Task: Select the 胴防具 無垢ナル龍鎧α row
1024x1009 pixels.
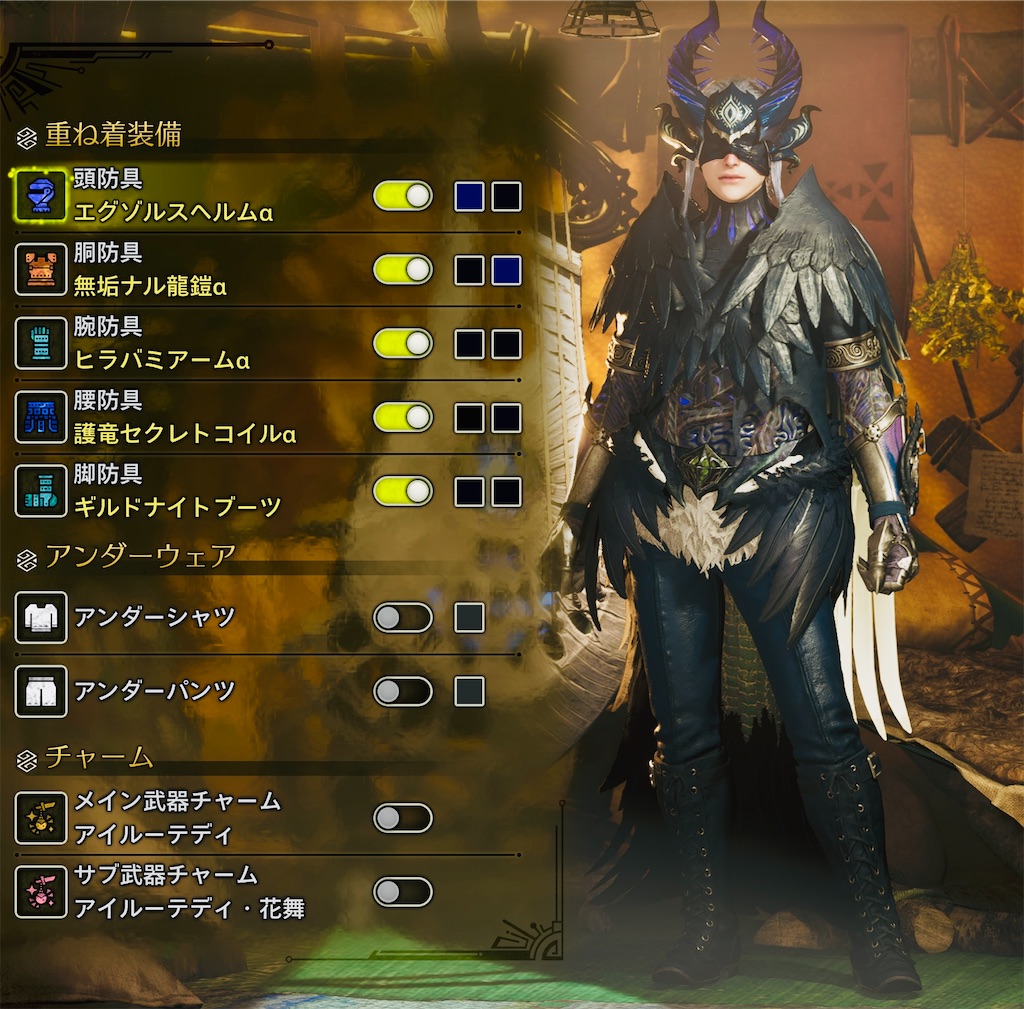Action: tap(150, 270)
